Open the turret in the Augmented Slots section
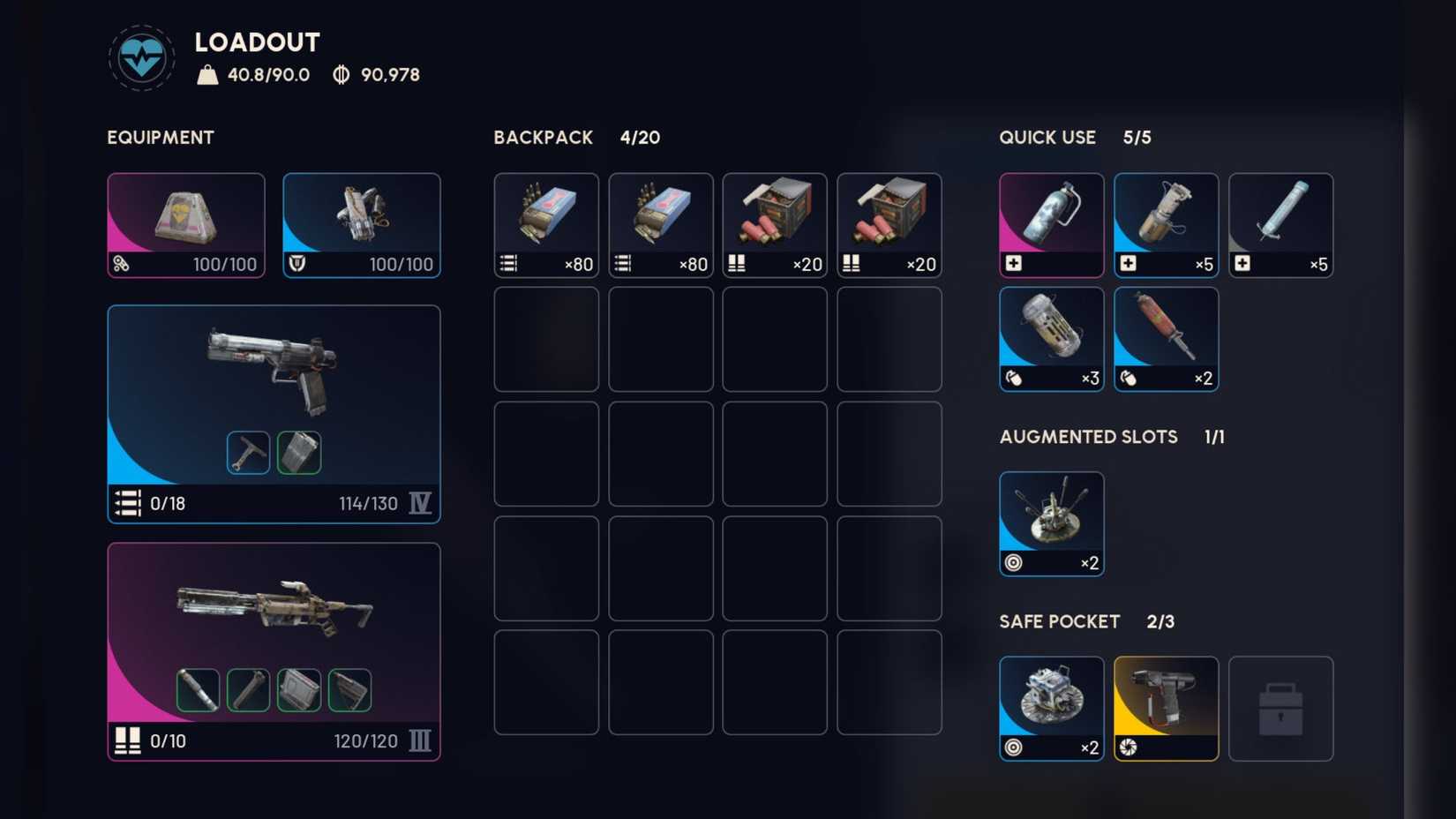The image size is (1456, 819). [x=1051, y=521]
